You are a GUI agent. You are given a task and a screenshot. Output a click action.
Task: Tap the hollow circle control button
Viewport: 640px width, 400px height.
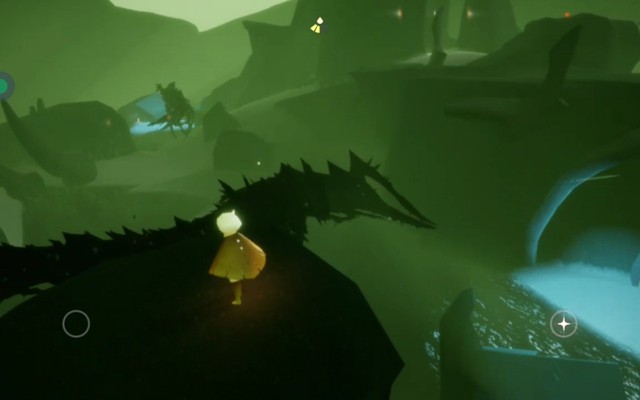coord(76,323)
